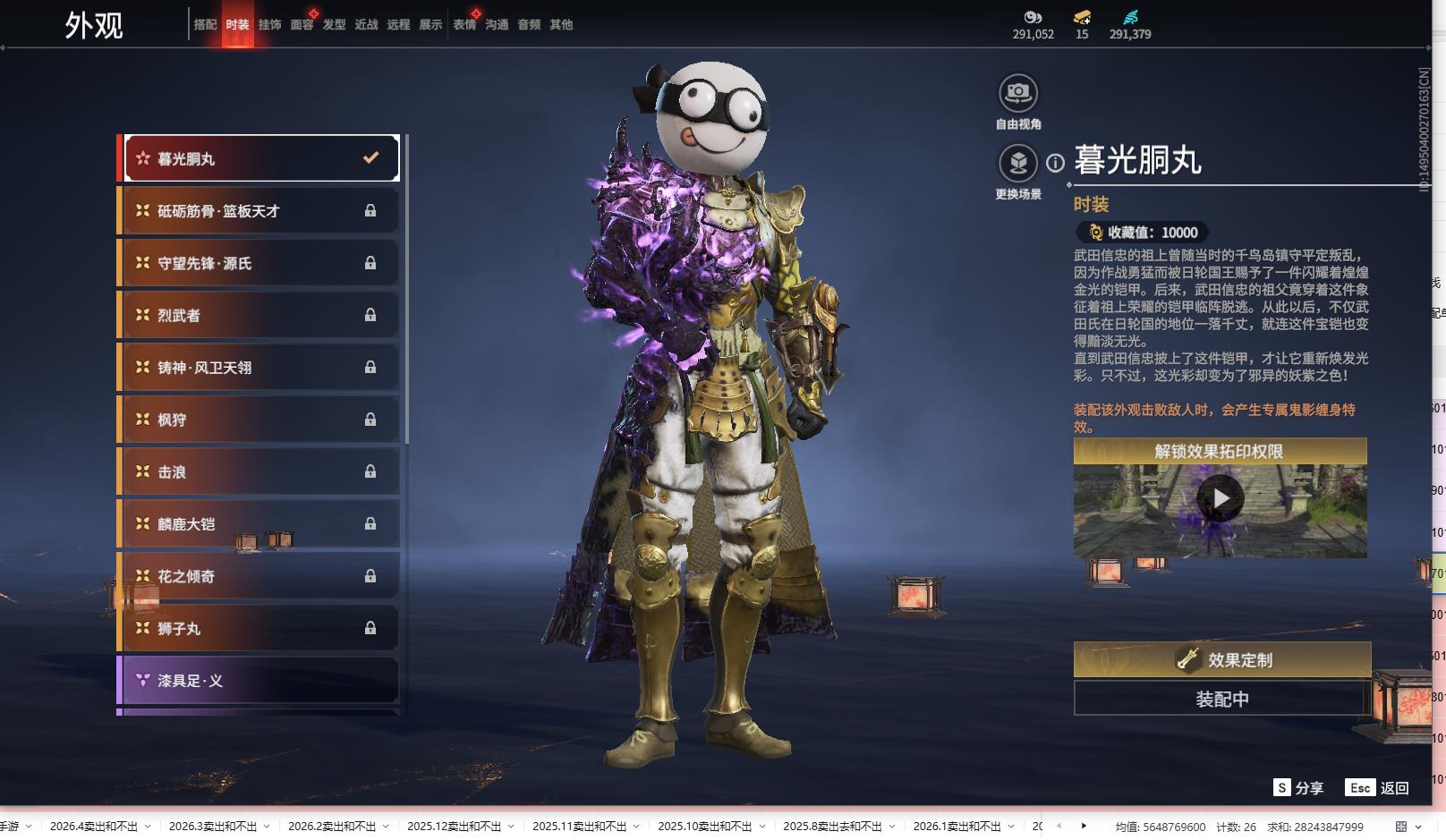Choose the 铸神·风卫天翎 outfit
The width and height of the screenshot is (1446, 840).
(x=259, y=368)
